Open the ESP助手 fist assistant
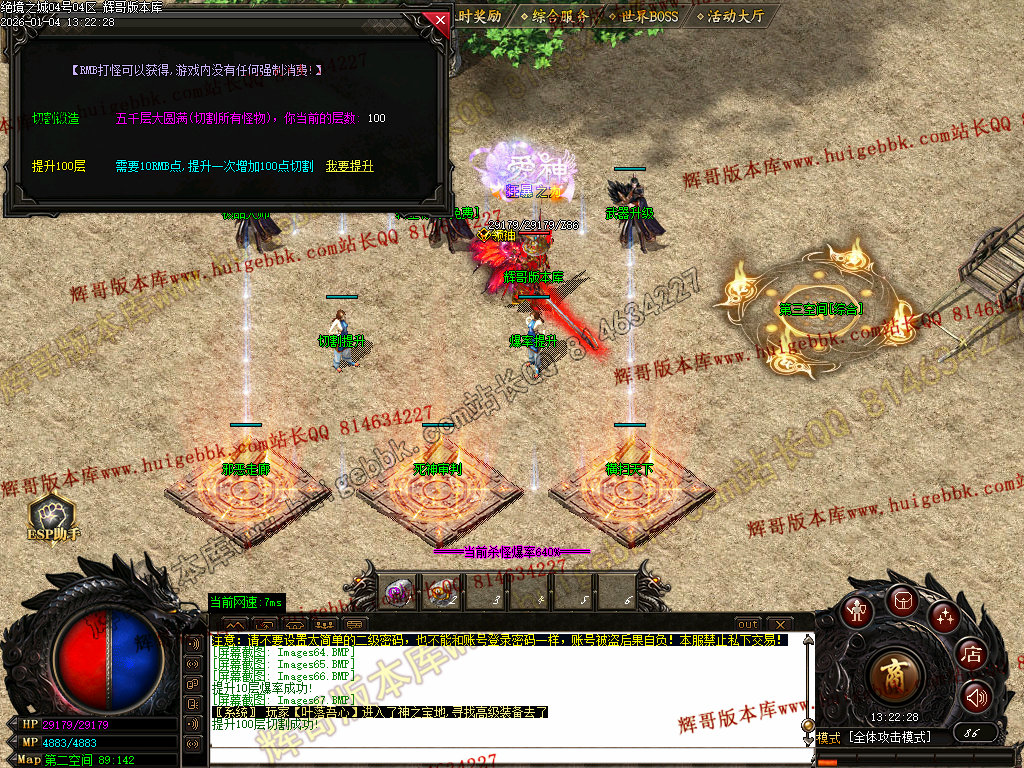This screenshot has height=768, width=1024. pos(52,516)
